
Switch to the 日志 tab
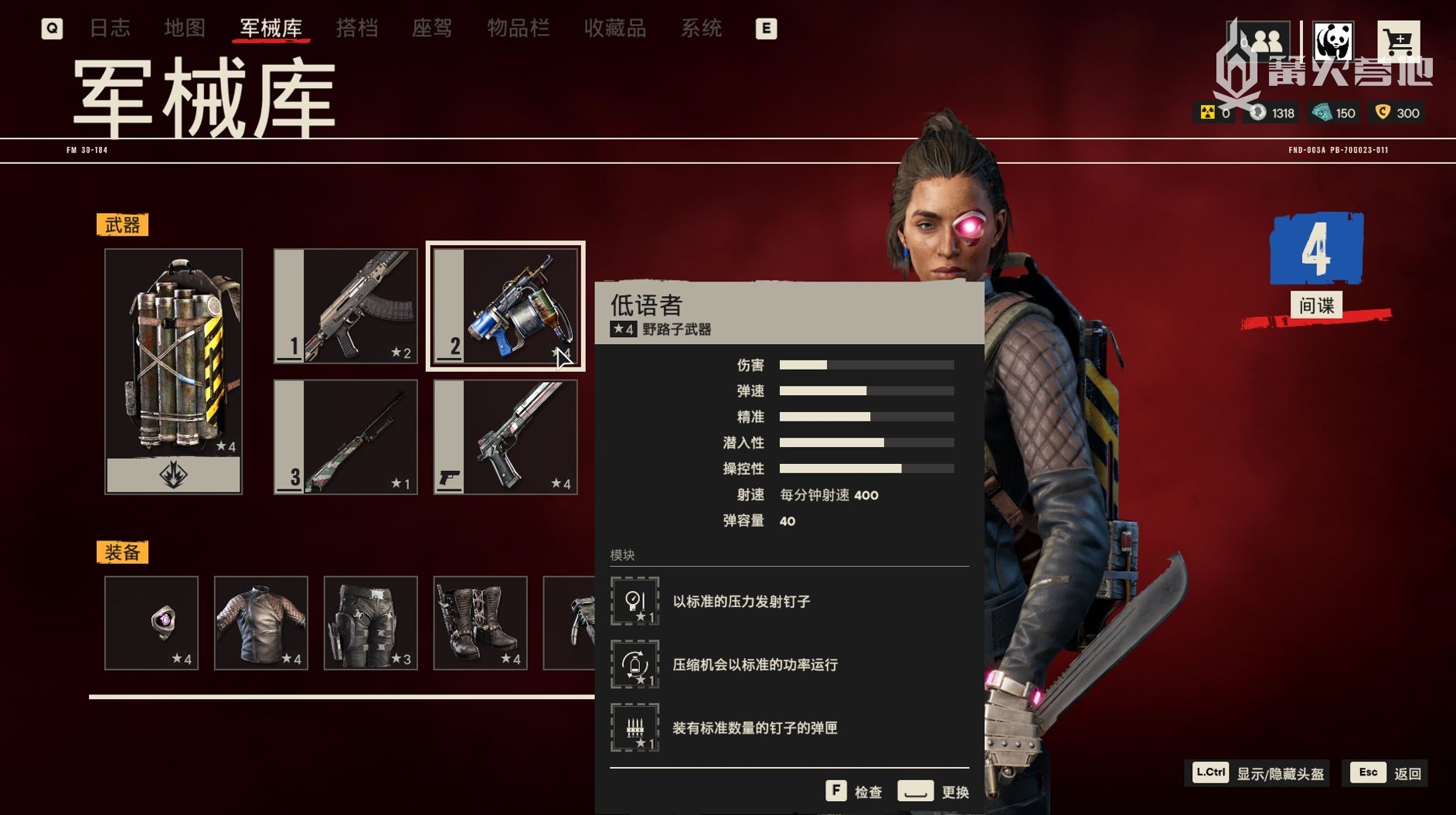pyautogui.click(x=110, y=29)
